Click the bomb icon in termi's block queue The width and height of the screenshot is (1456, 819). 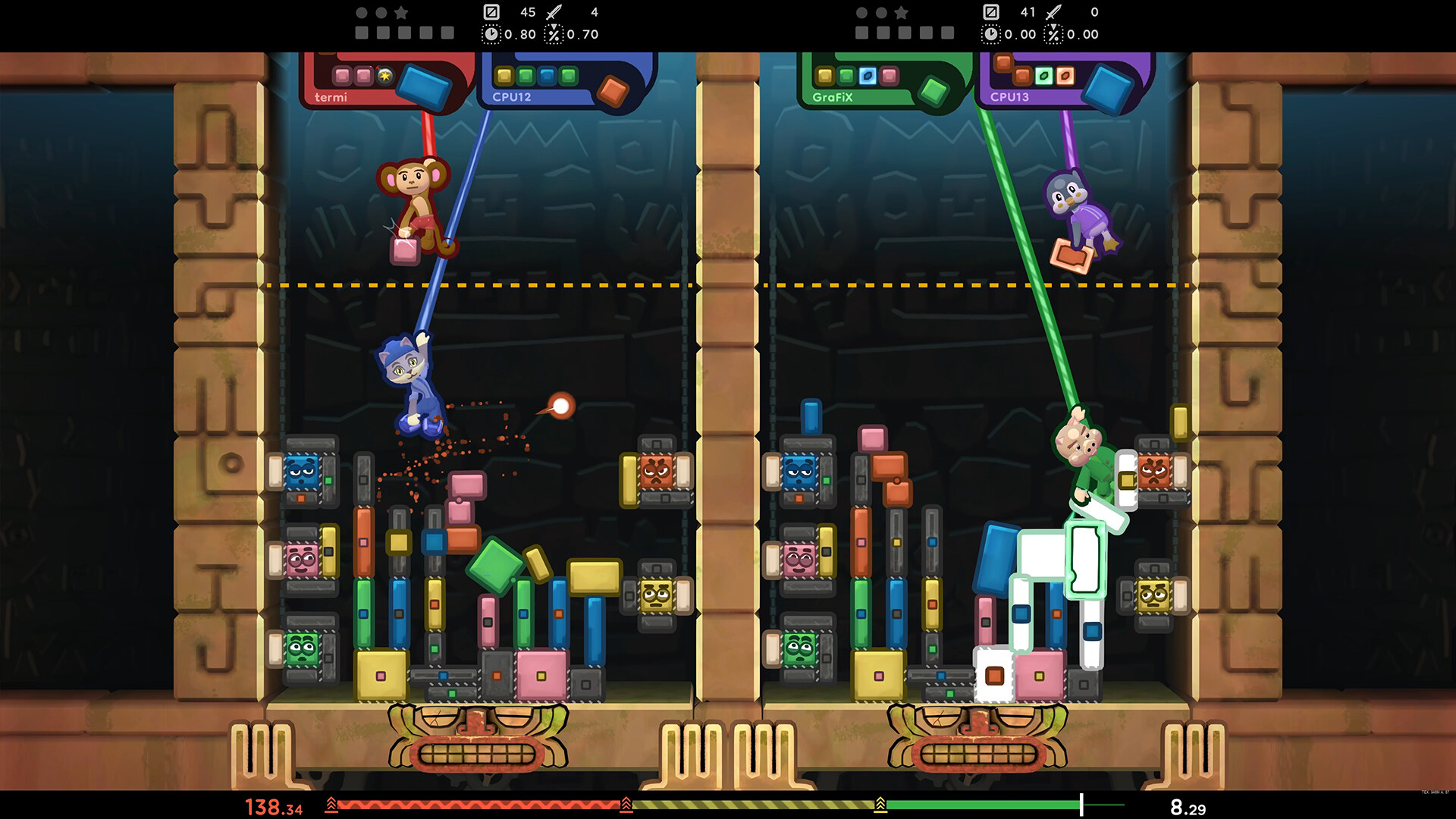point(385,74)
